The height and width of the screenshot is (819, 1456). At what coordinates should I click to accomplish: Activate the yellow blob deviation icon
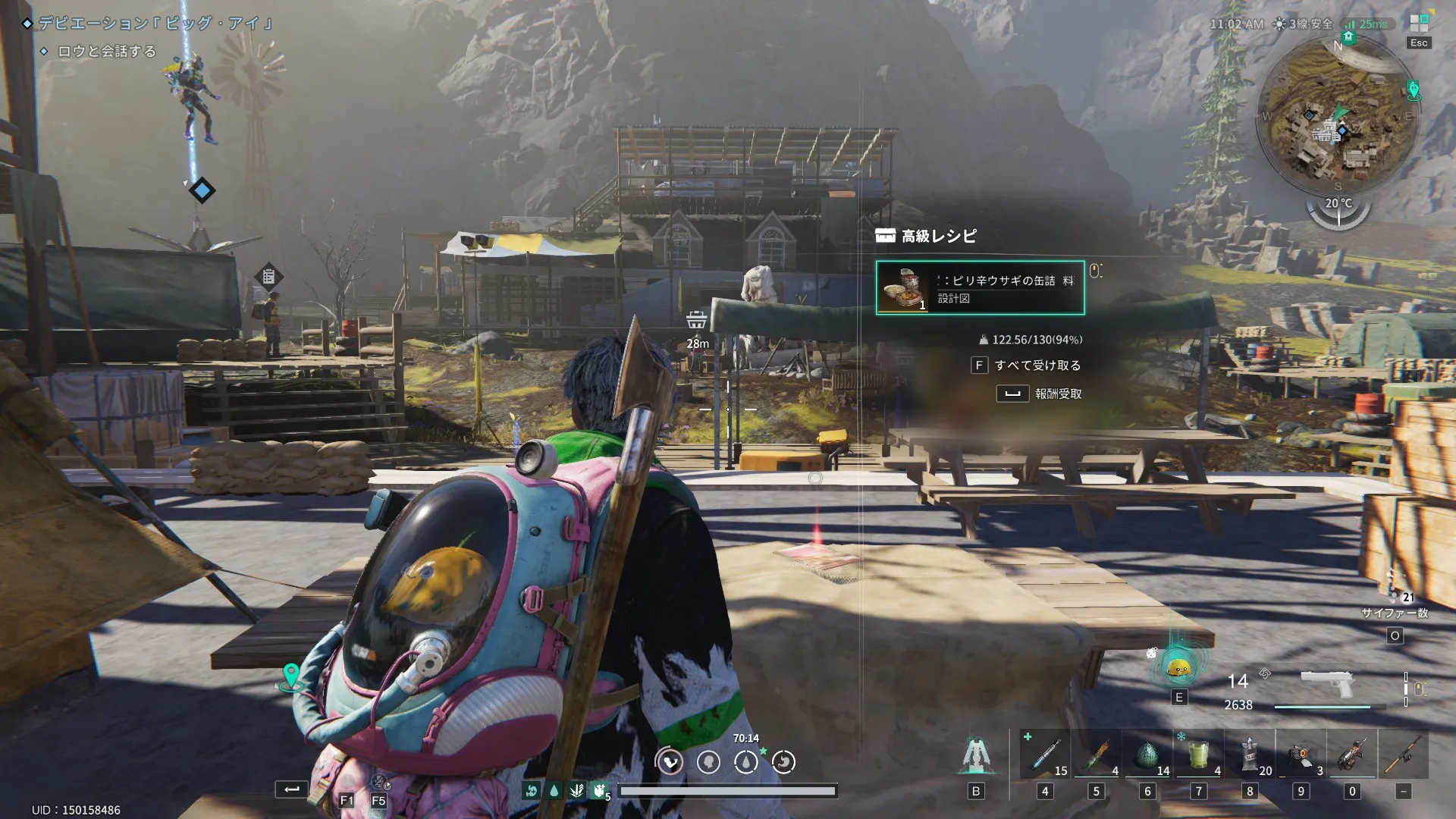(x=1178, y=667)
